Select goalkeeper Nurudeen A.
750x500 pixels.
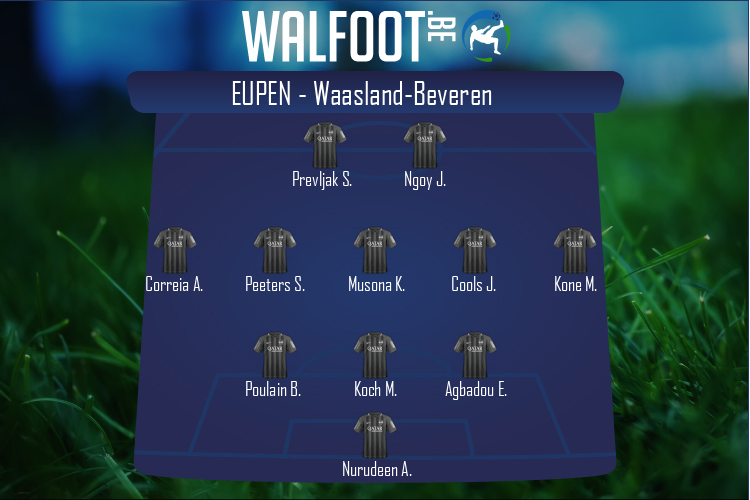click(375, 436)
